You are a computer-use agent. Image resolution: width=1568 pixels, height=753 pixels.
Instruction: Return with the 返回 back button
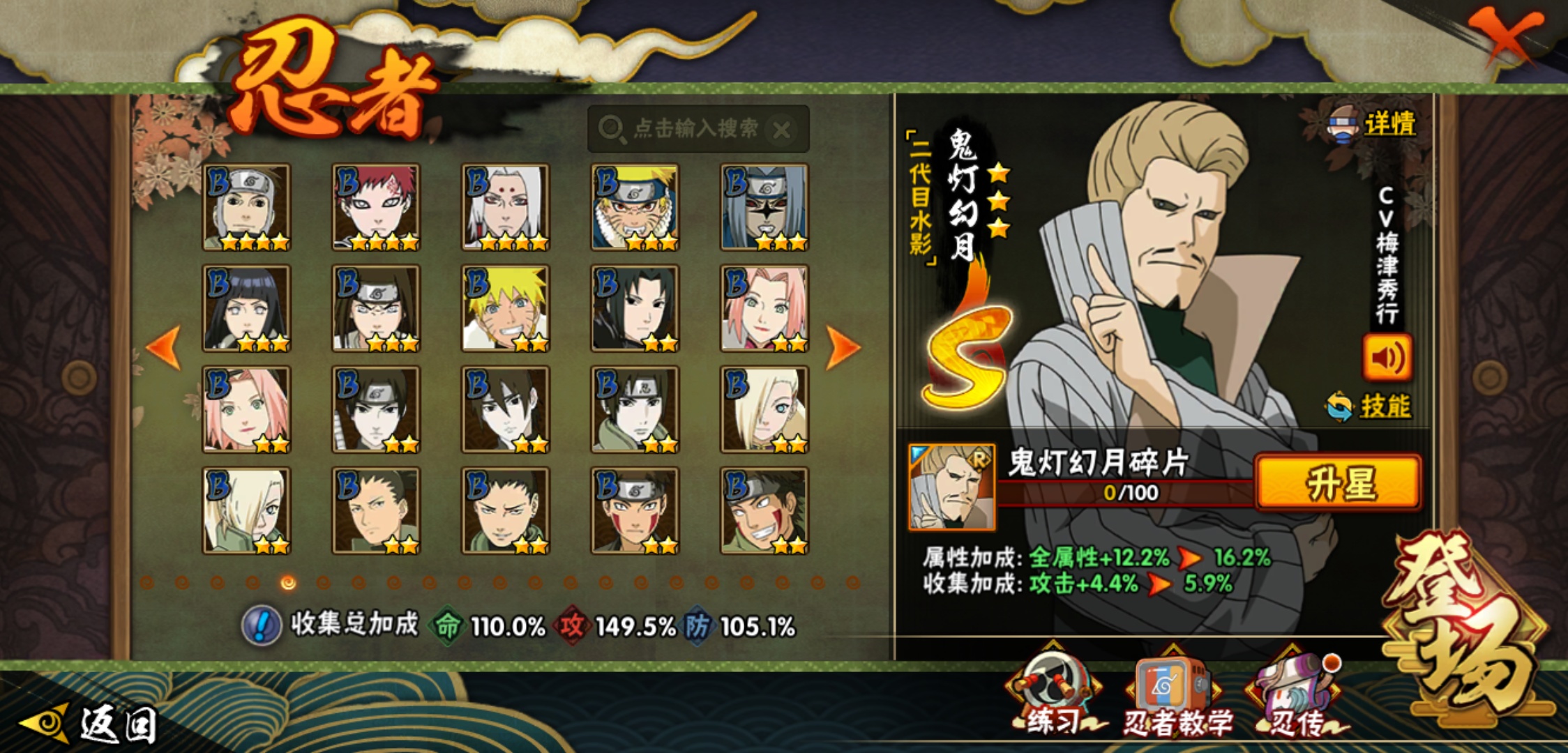click(91, 724)
